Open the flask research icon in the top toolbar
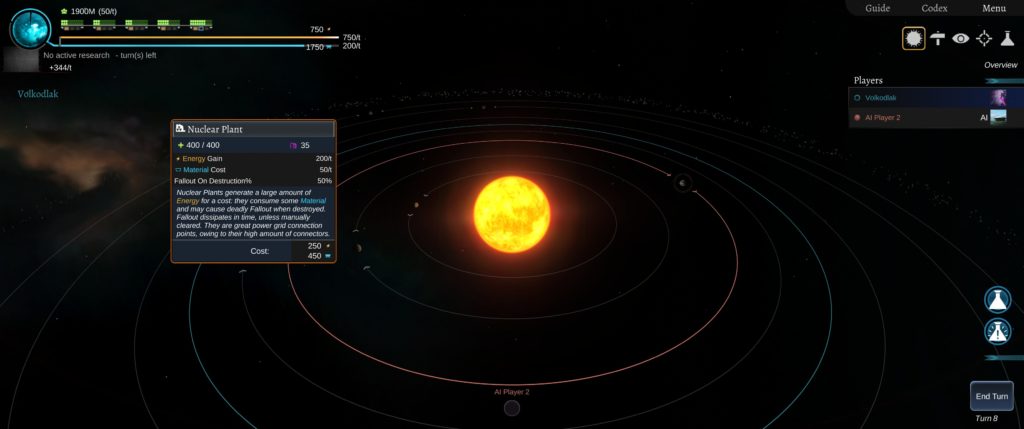This screenshot has height=429, width=1024. pyautogui.click(x=1007, y=38)
